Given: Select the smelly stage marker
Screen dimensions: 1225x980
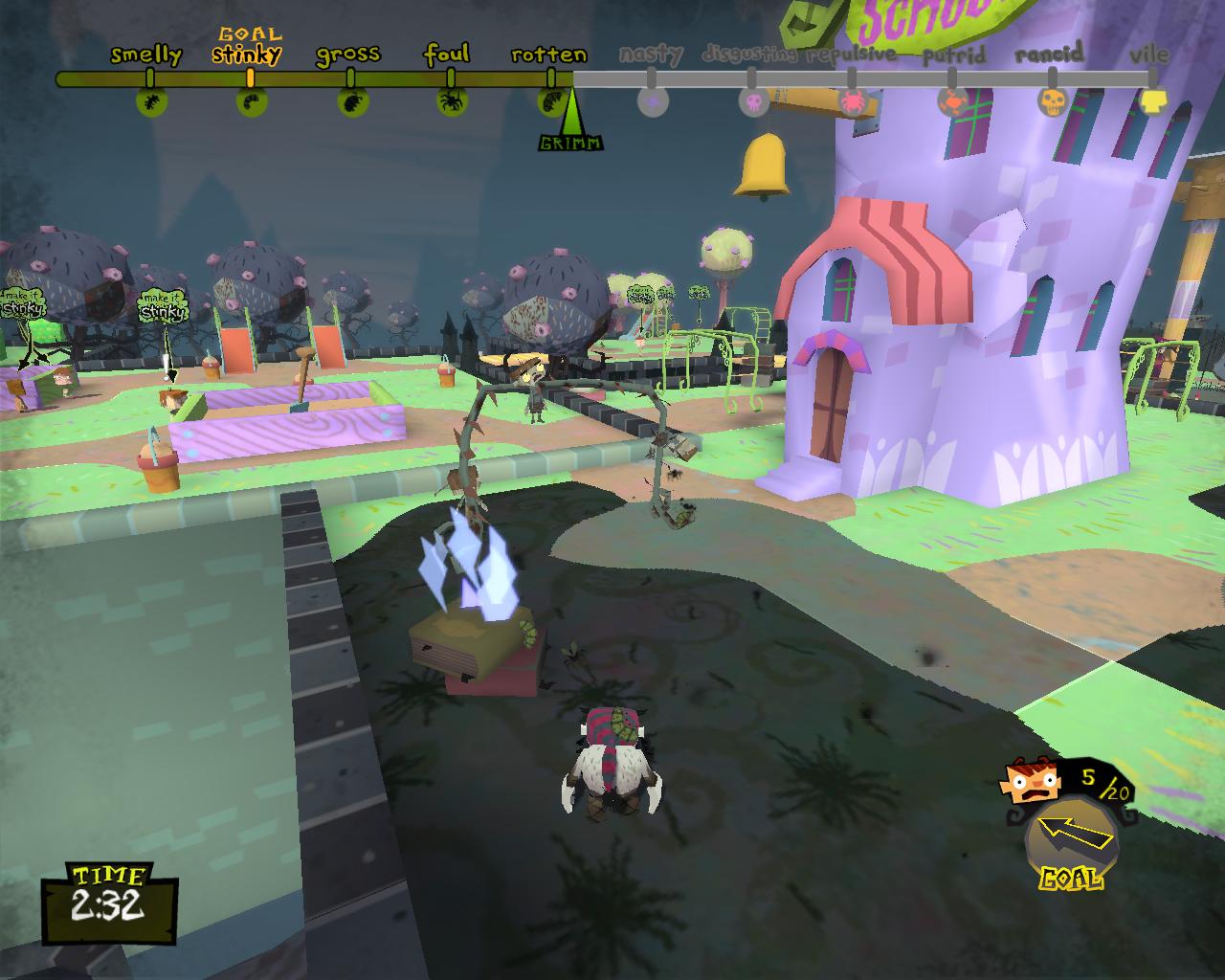Looking at the screenshot, I should 150,100.
